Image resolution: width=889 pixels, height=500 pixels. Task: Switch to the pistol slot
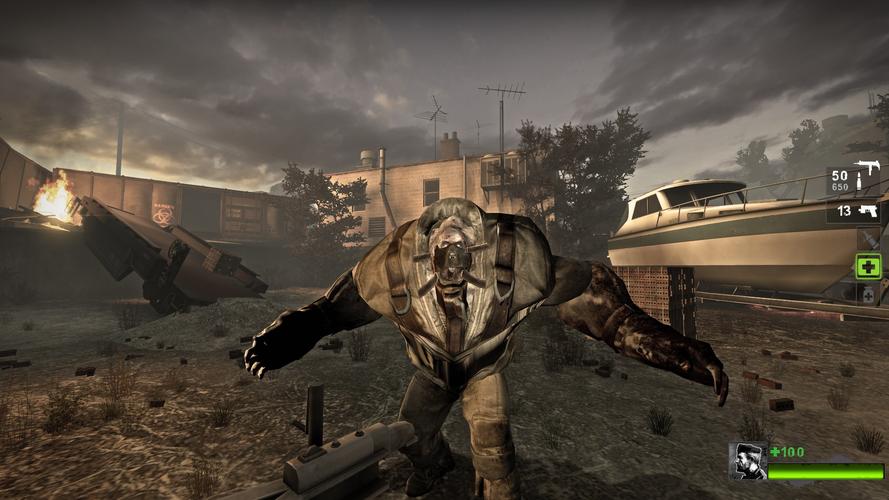(x=854, y=211)
